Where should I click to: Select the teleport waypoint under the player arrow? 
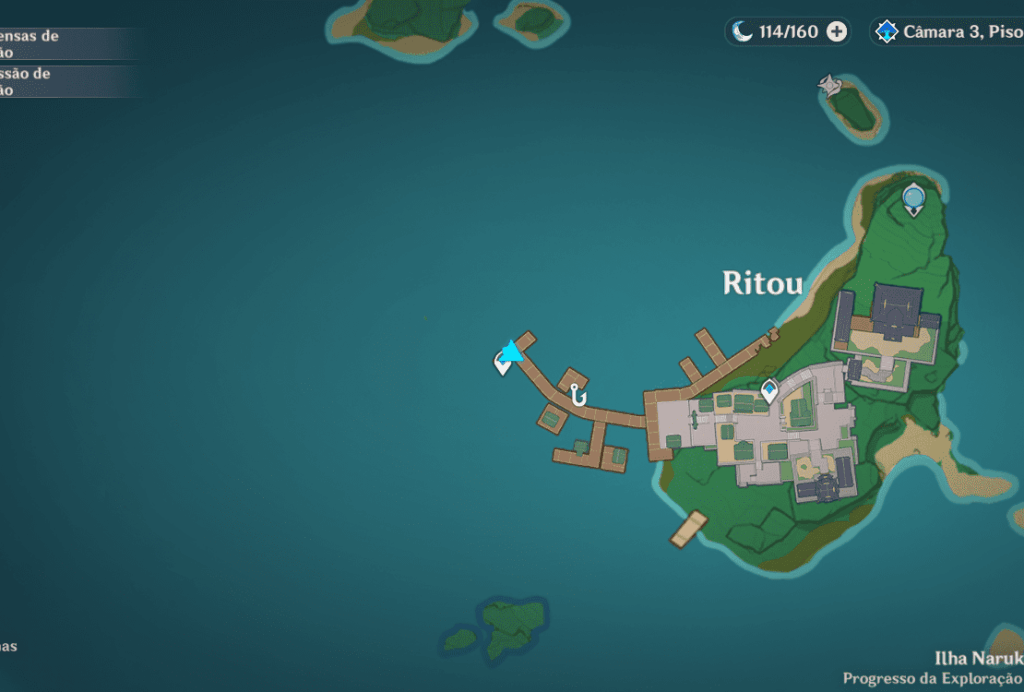[x=502, y=364]
